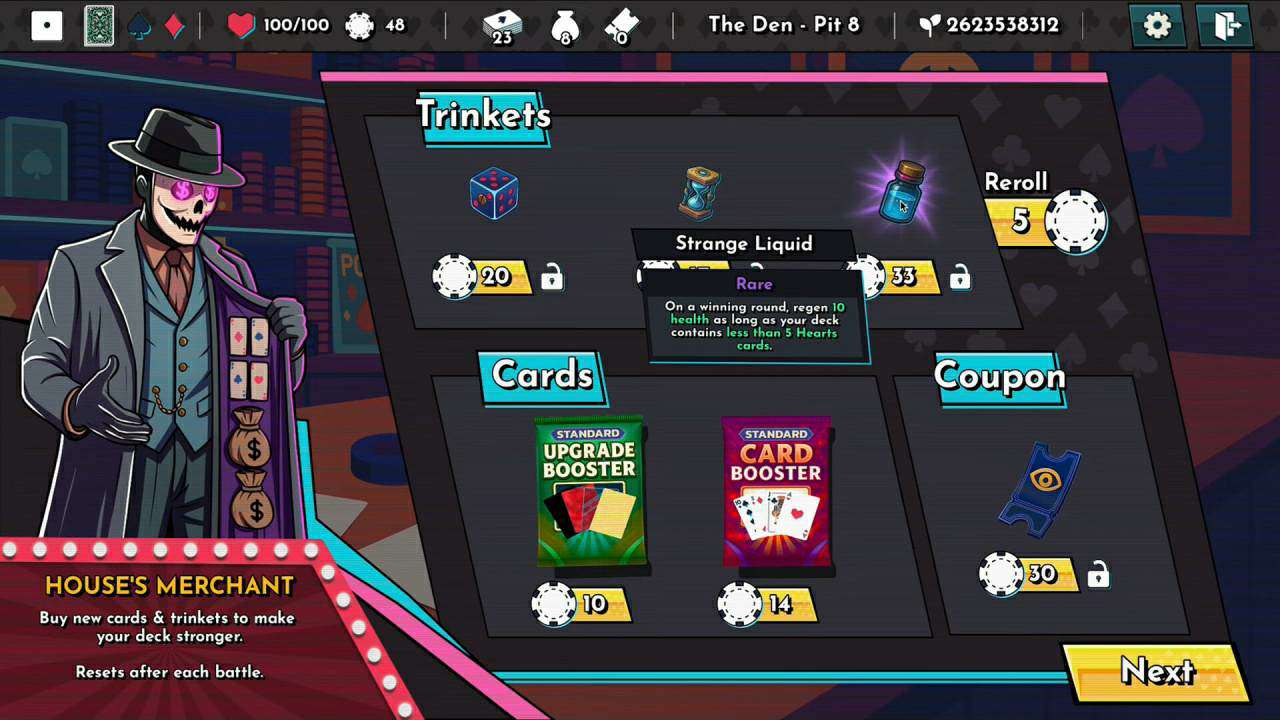Viewport: 1280px width, 720px height.
Task: Select the hourglass trinket
Action: coord(699,193)
